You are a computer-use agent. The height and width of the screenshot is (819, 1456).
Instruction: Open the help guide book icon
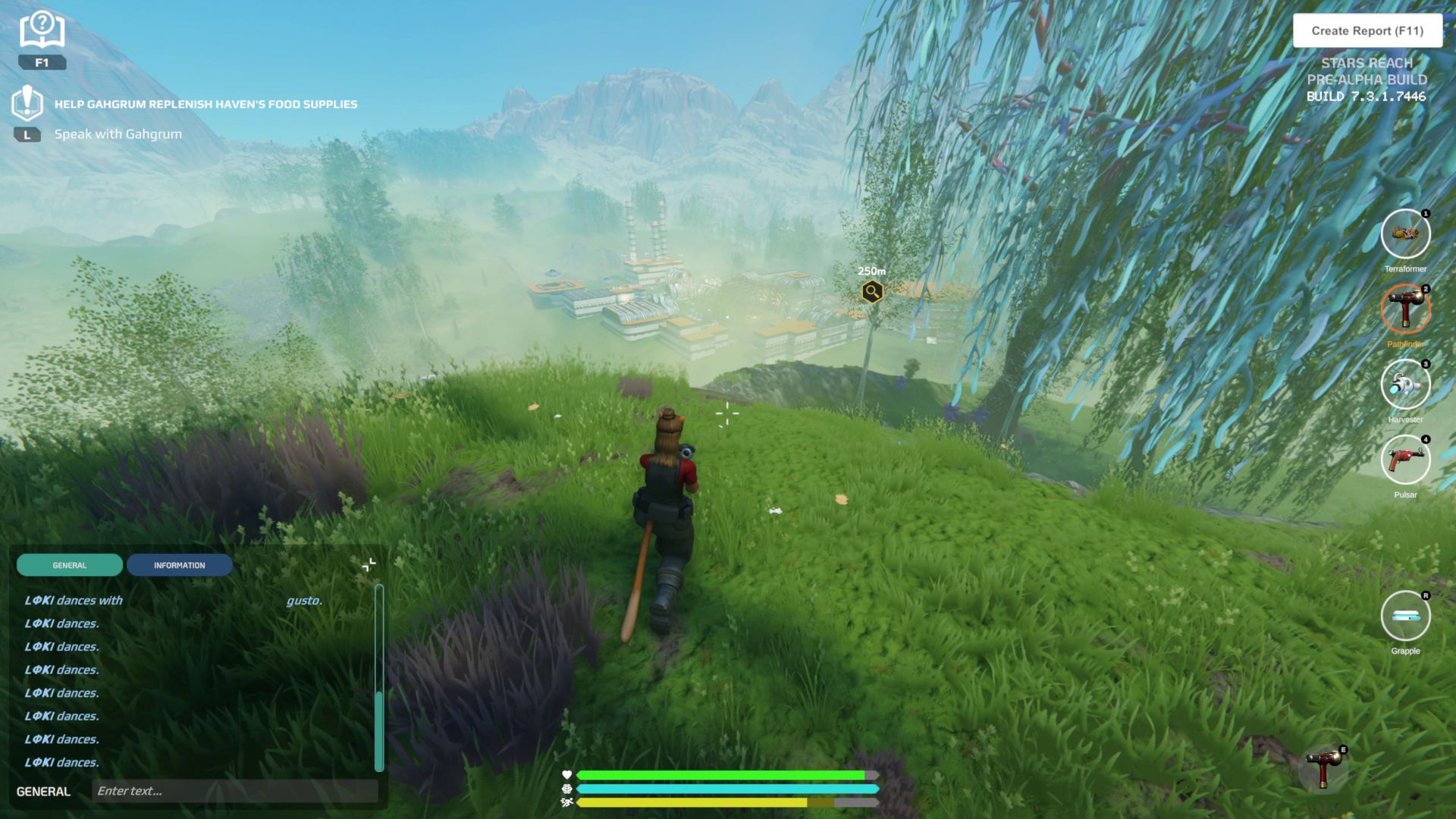click(x=42, y=30)
